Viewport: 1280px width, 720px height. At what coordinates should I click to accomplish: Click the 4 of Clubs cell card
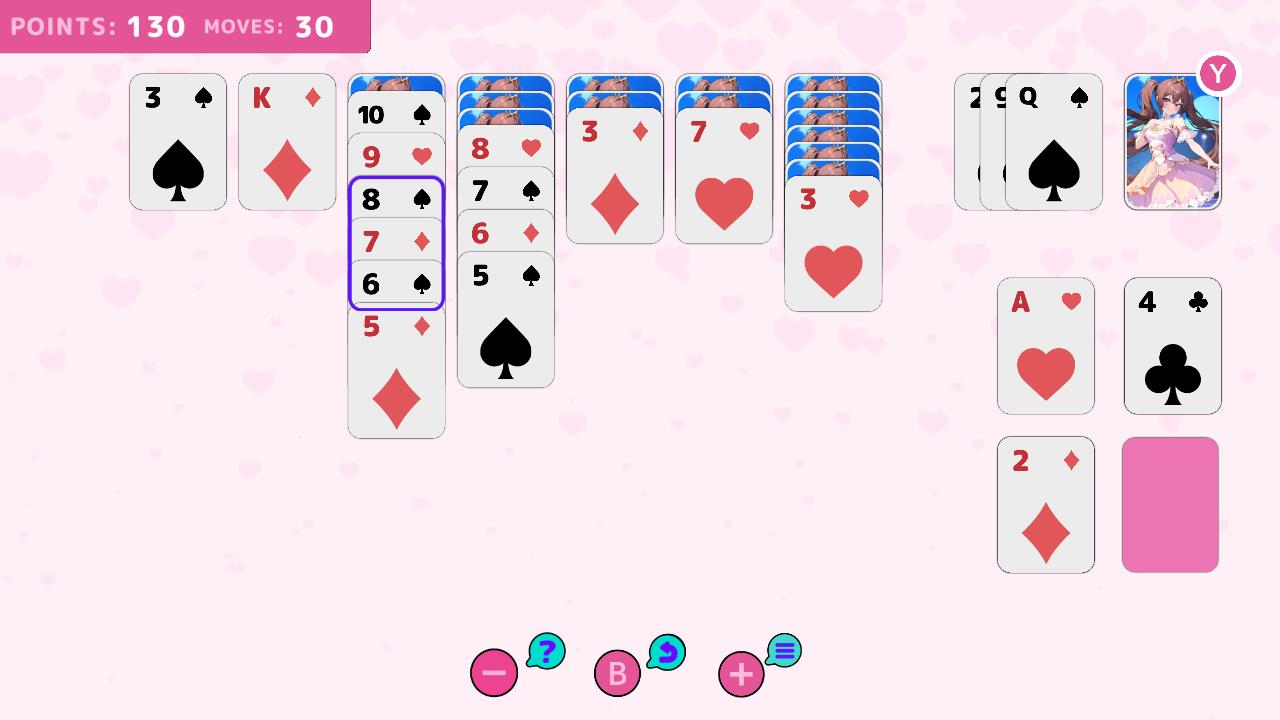coord(1172,345)
